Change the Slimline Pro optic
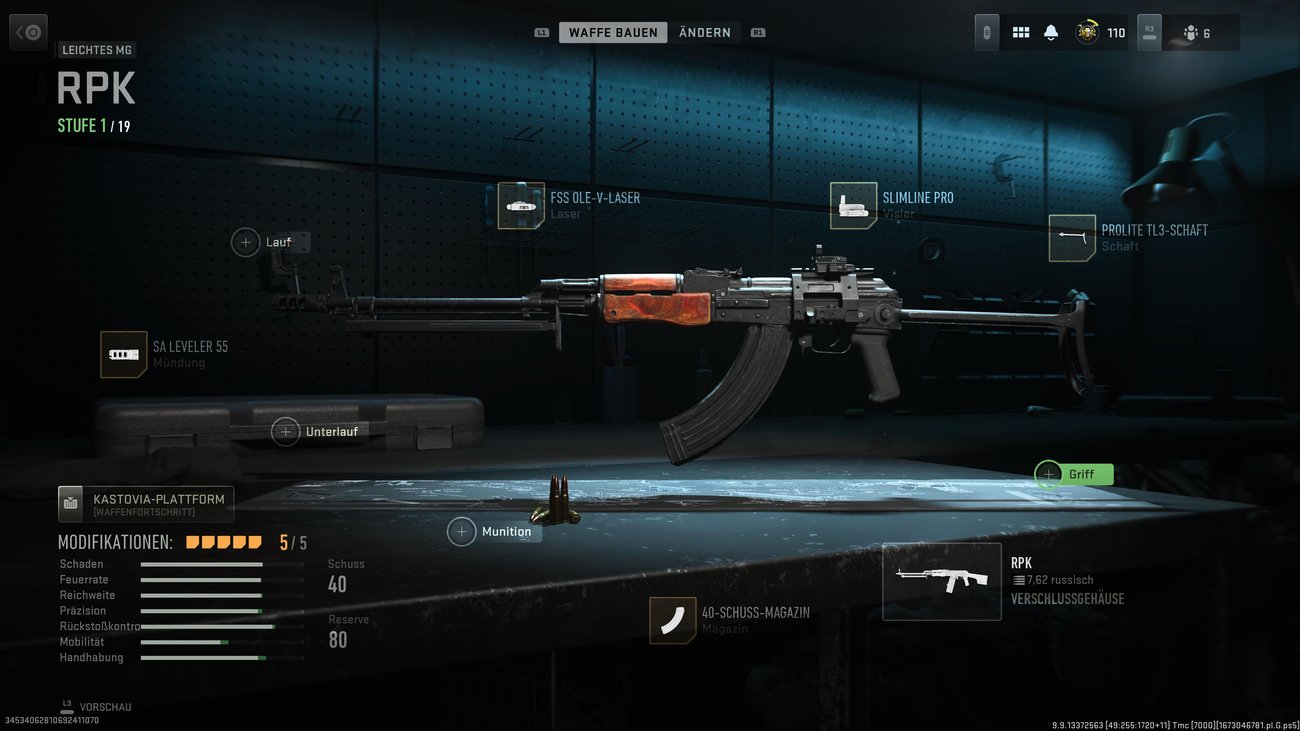Viewport: 1300px width, 731px height. point(853,205)
